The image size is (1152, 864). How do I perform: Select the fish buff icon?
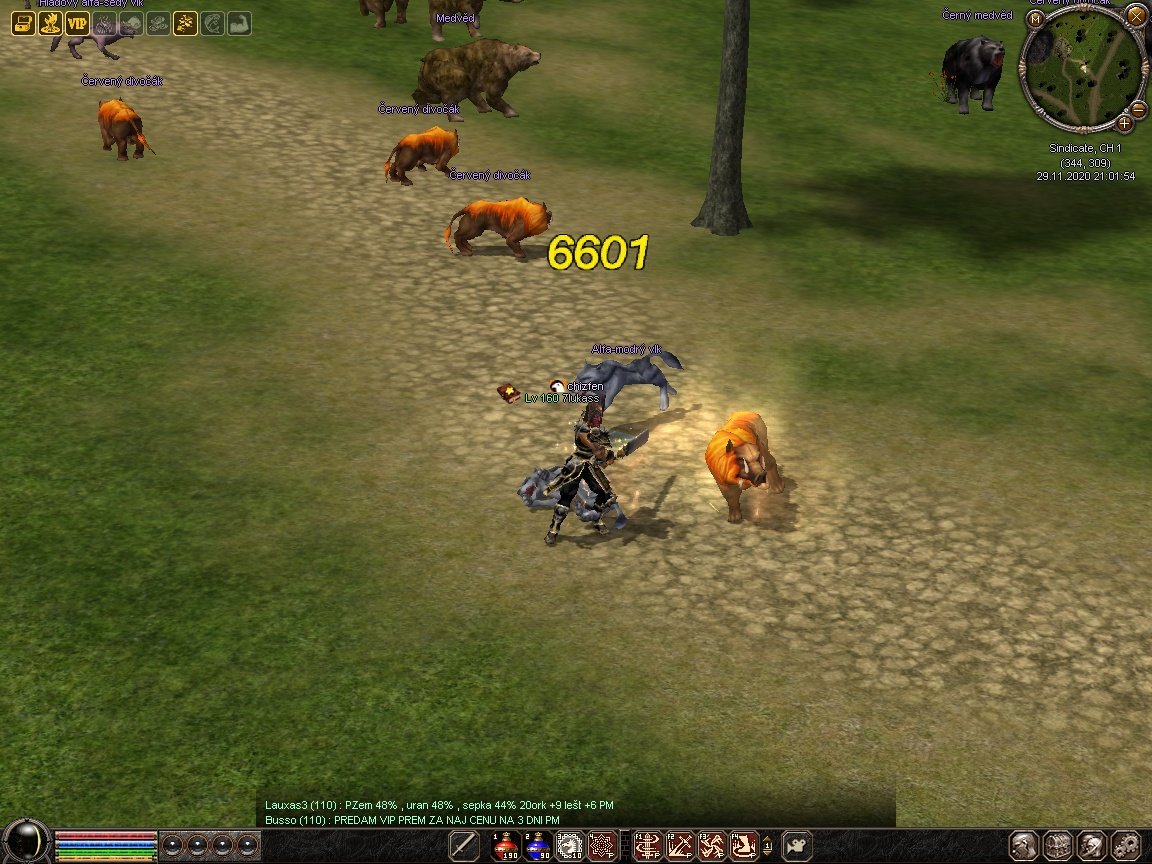(x=212, y=23)
